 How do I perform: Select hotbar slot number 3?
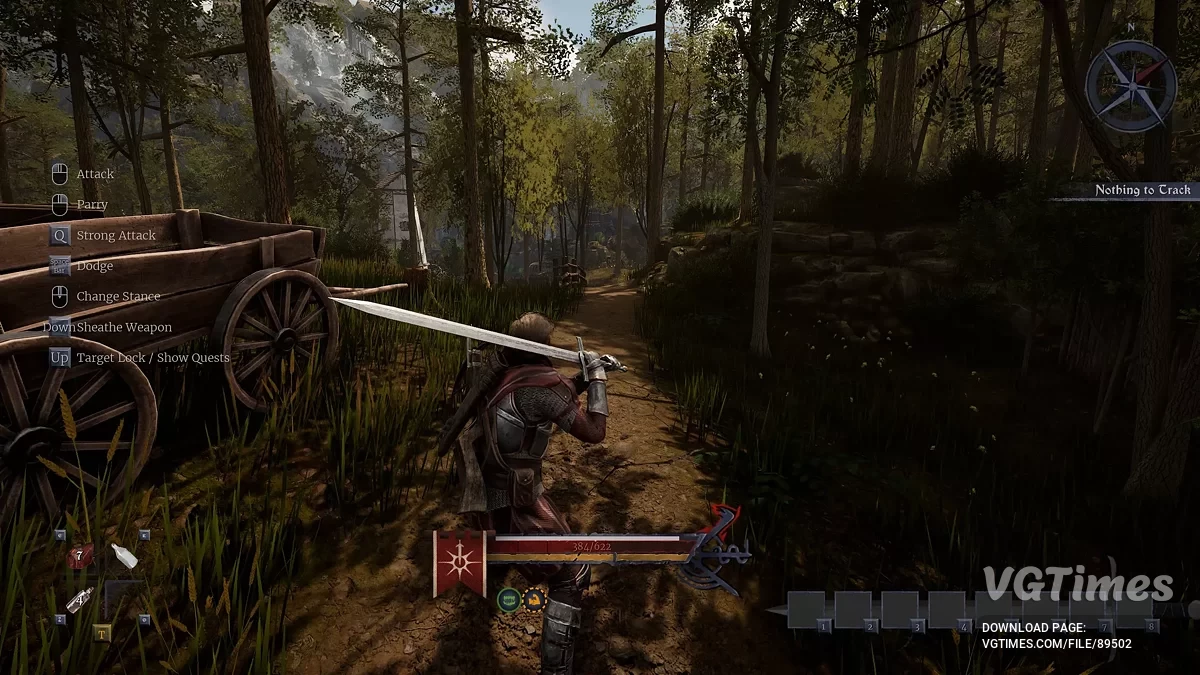tap(900, 609)
